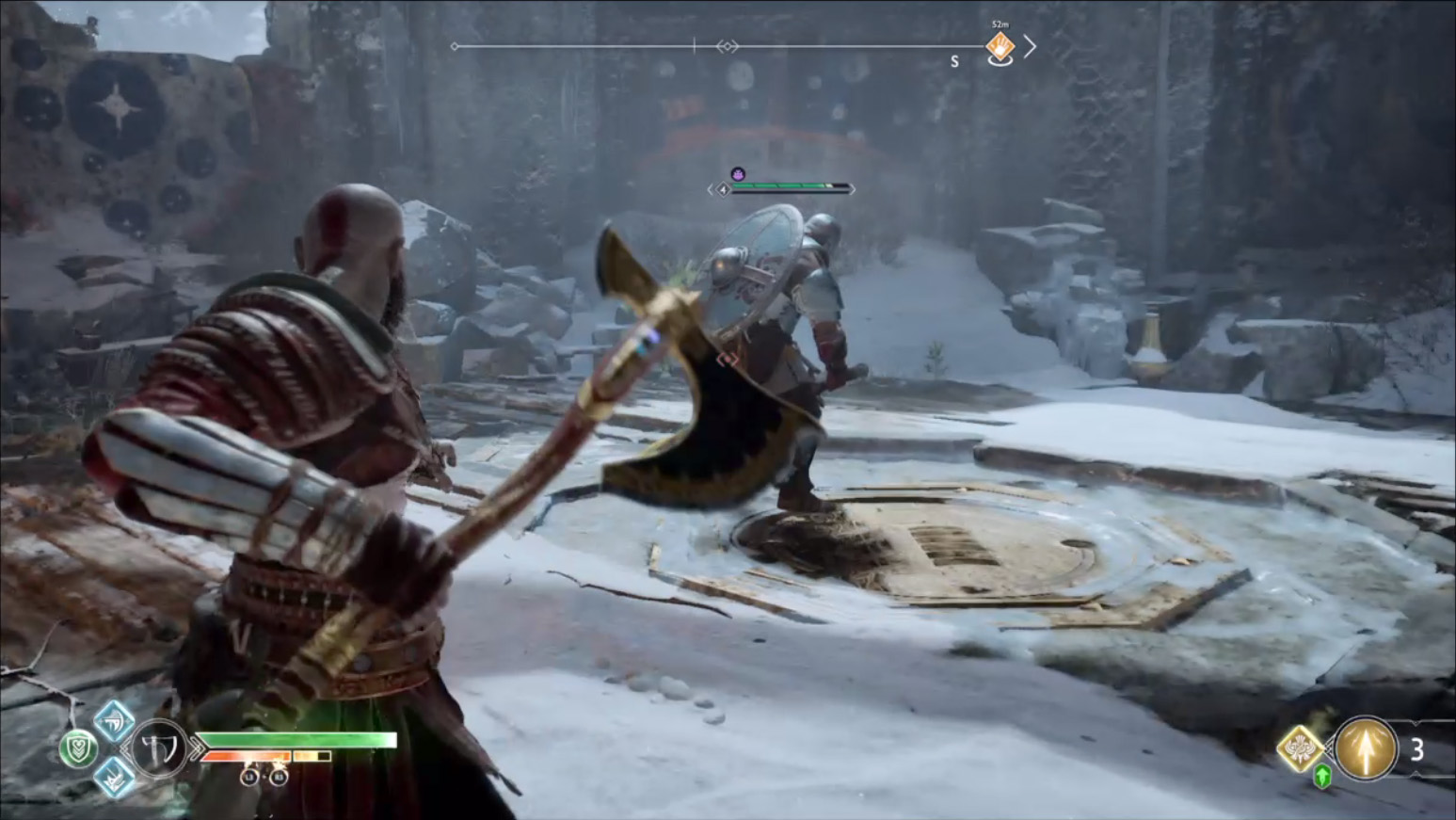Viewport: 1456px width, 820px height.
Task: Activate the gold diamond runic summon icon
Action: [1301, 748]
